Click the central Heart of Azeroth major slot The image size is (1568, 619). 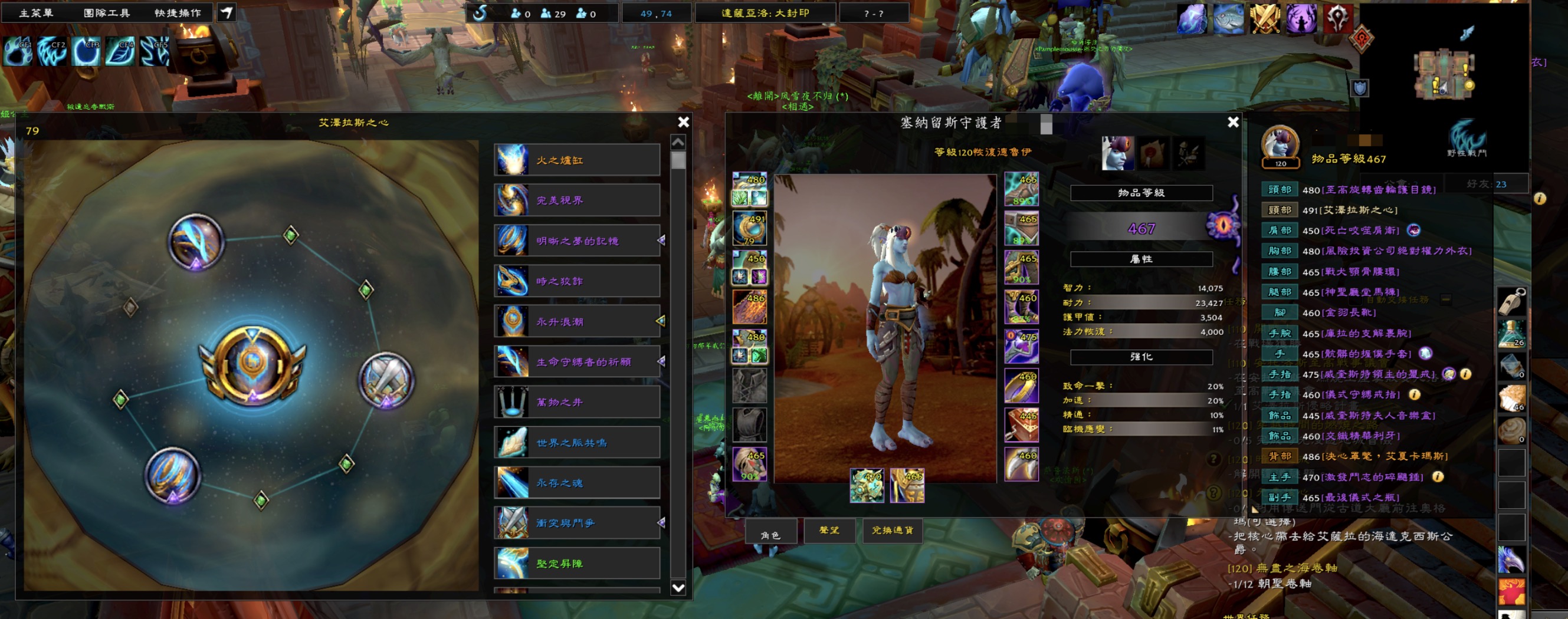coord(252,366)
